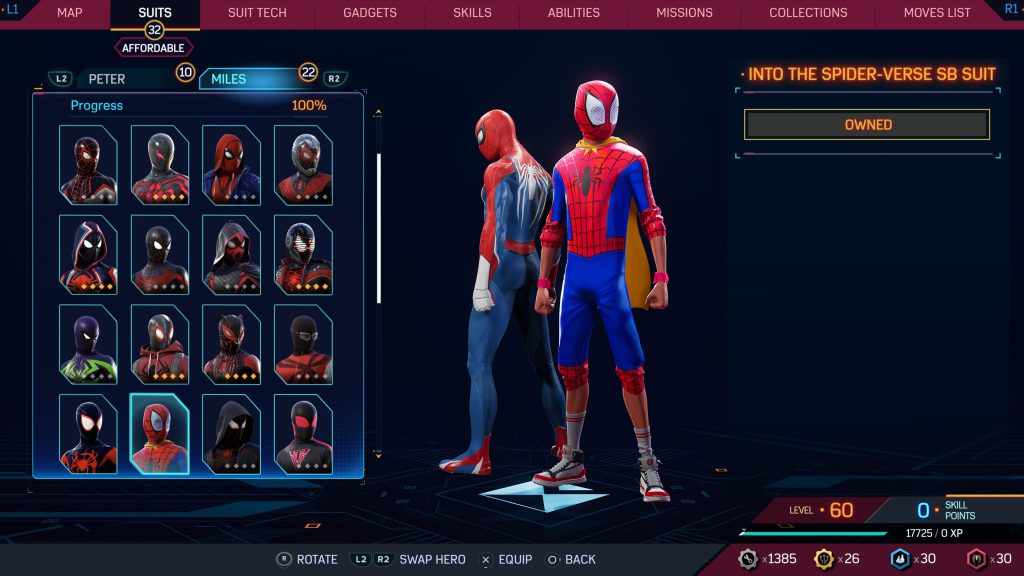This screenshot has height=576, width=1024.
Task: Switch to the Collections tab
Action: pyautogui.click(x=808, y=13)
